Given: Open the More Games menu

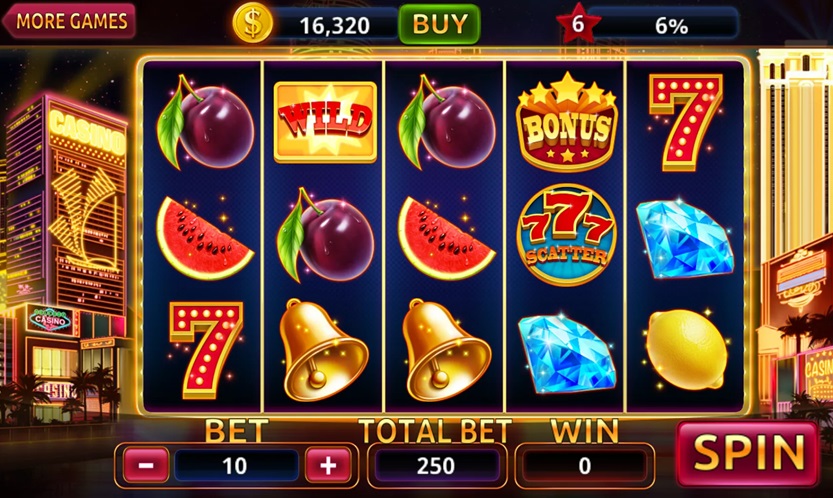Looking at the screenshot, I should point(70,20).
